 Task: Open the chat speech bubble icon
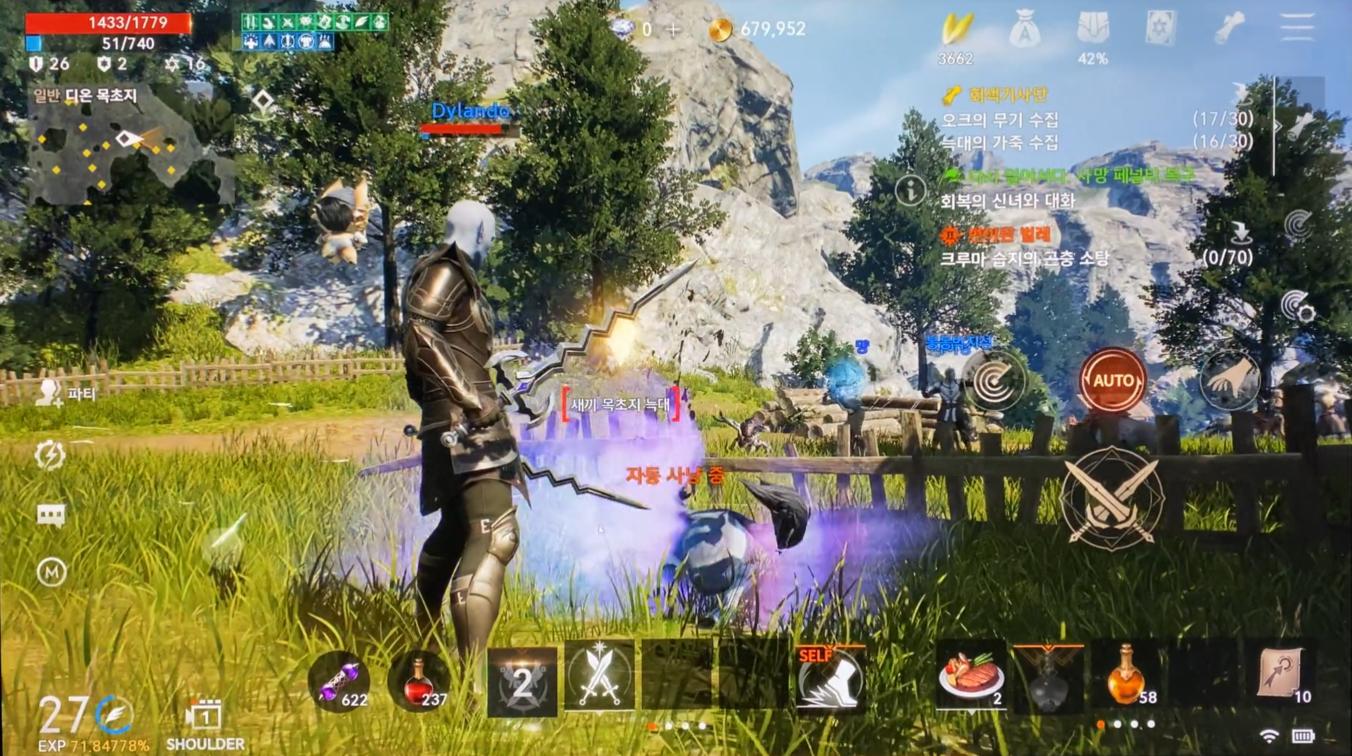pos(51,515)
